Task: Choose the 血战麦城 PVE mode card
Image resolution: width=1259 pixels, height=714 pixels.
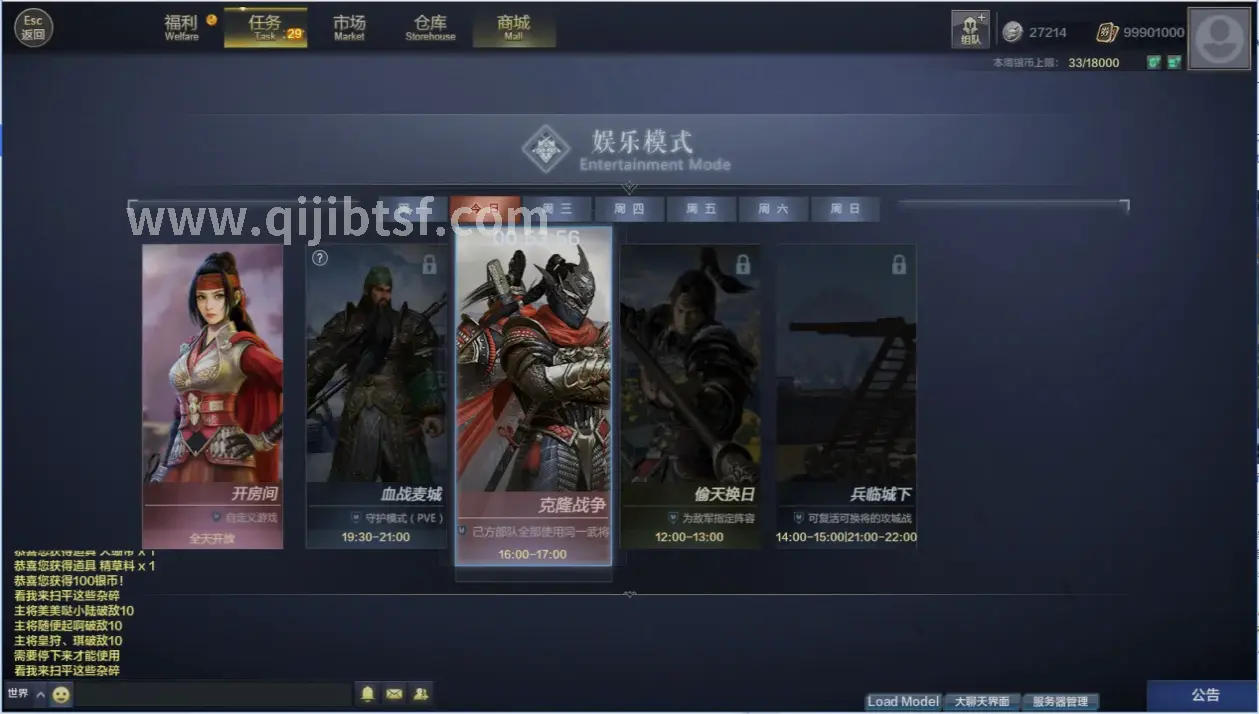Action: coord(376,396)
